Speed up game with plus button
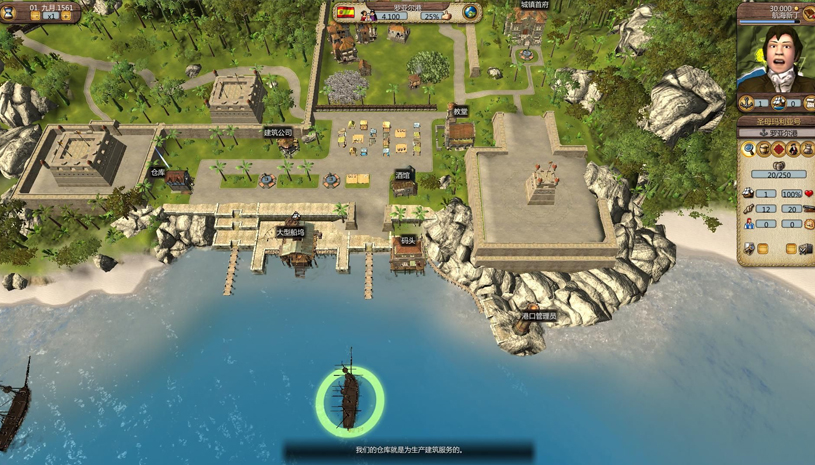 click(x=66, y=17)
